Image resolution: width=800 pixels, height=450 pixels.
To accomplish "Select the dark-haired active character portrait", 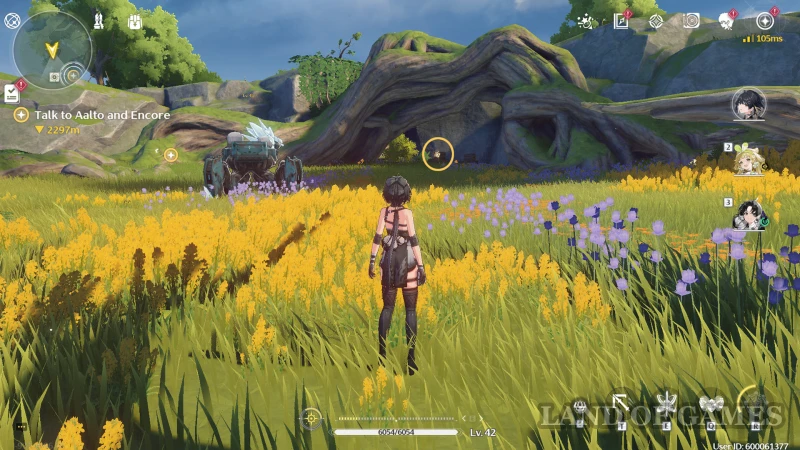I will 748,104.
